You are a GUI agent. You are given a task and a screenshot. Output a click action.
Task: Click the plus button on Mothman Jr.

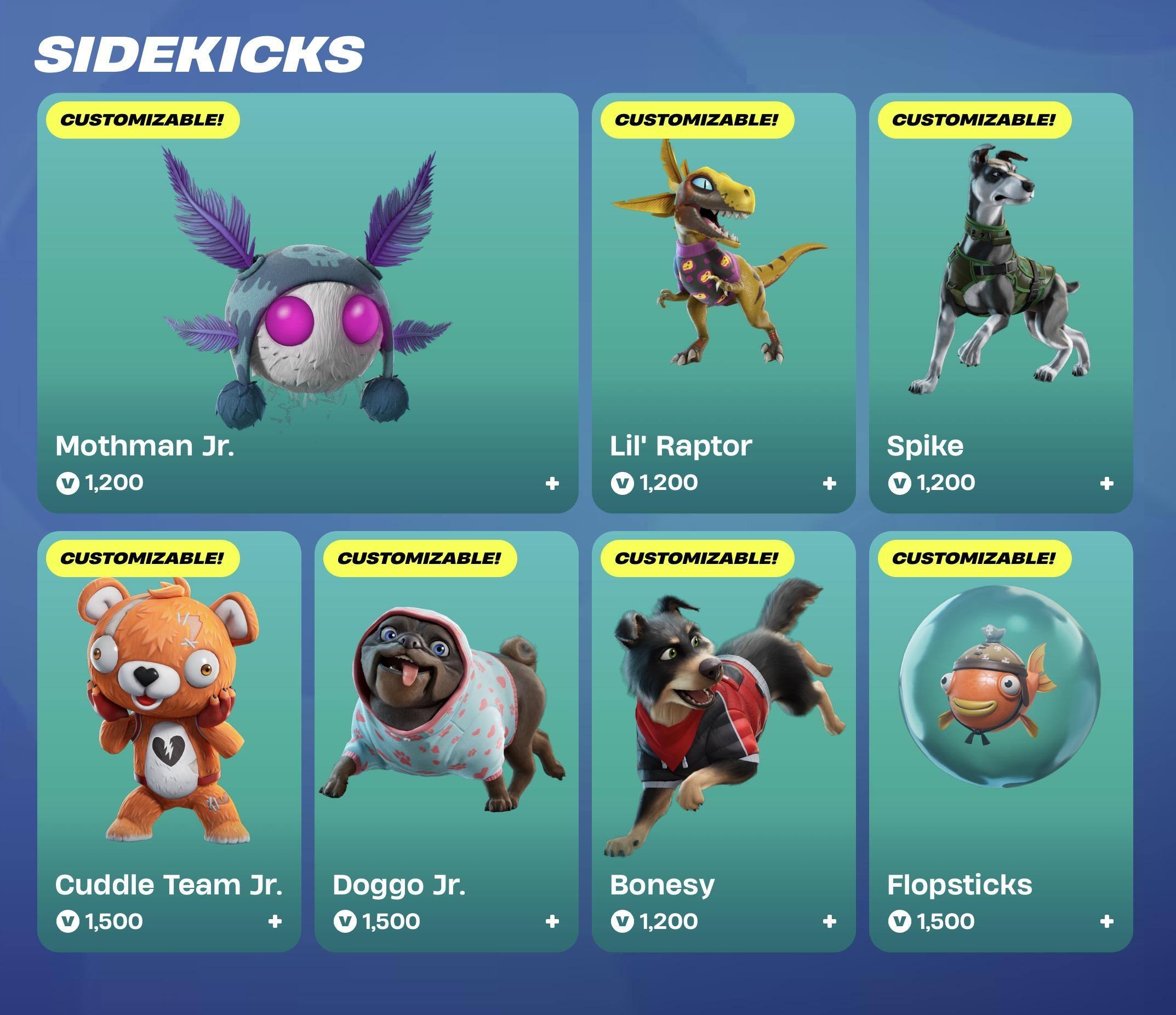(x=552, y=483)
